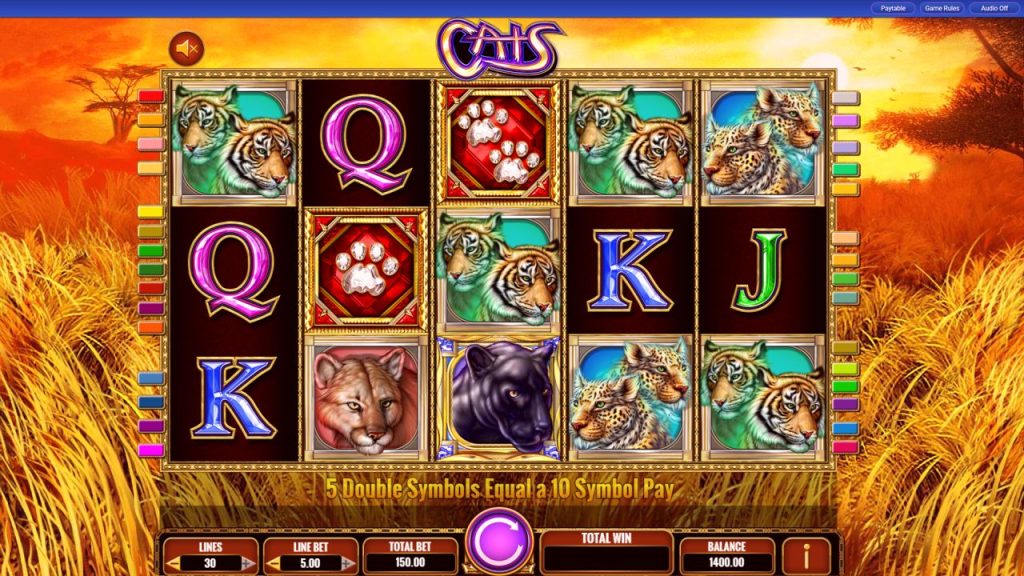The image size is (1024, 576).
Task: Click the speaker mute icon
Action: tap(186, 47)
